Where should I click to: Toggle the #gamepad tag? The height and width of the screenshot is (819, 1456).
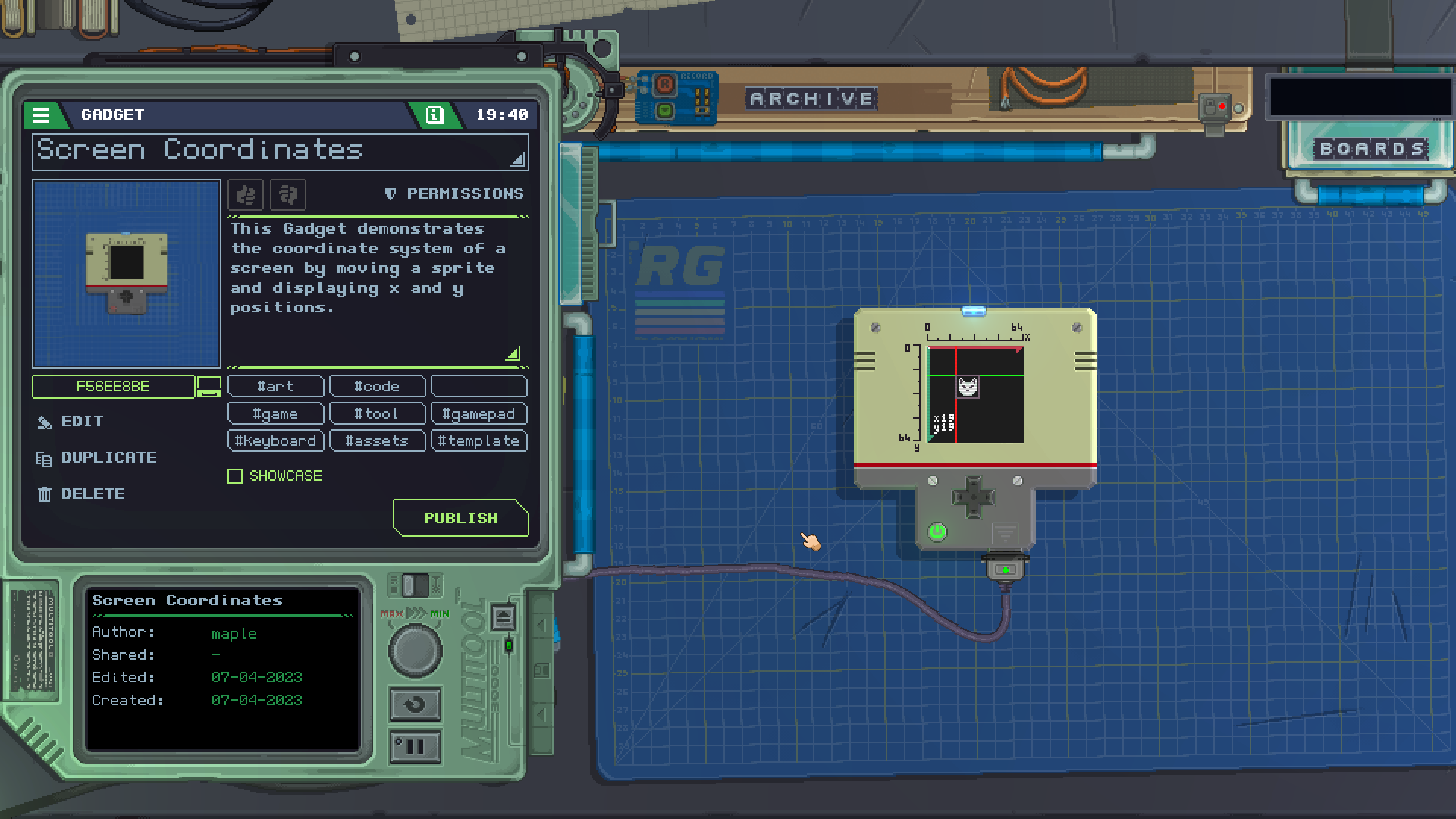click(479, 414)
